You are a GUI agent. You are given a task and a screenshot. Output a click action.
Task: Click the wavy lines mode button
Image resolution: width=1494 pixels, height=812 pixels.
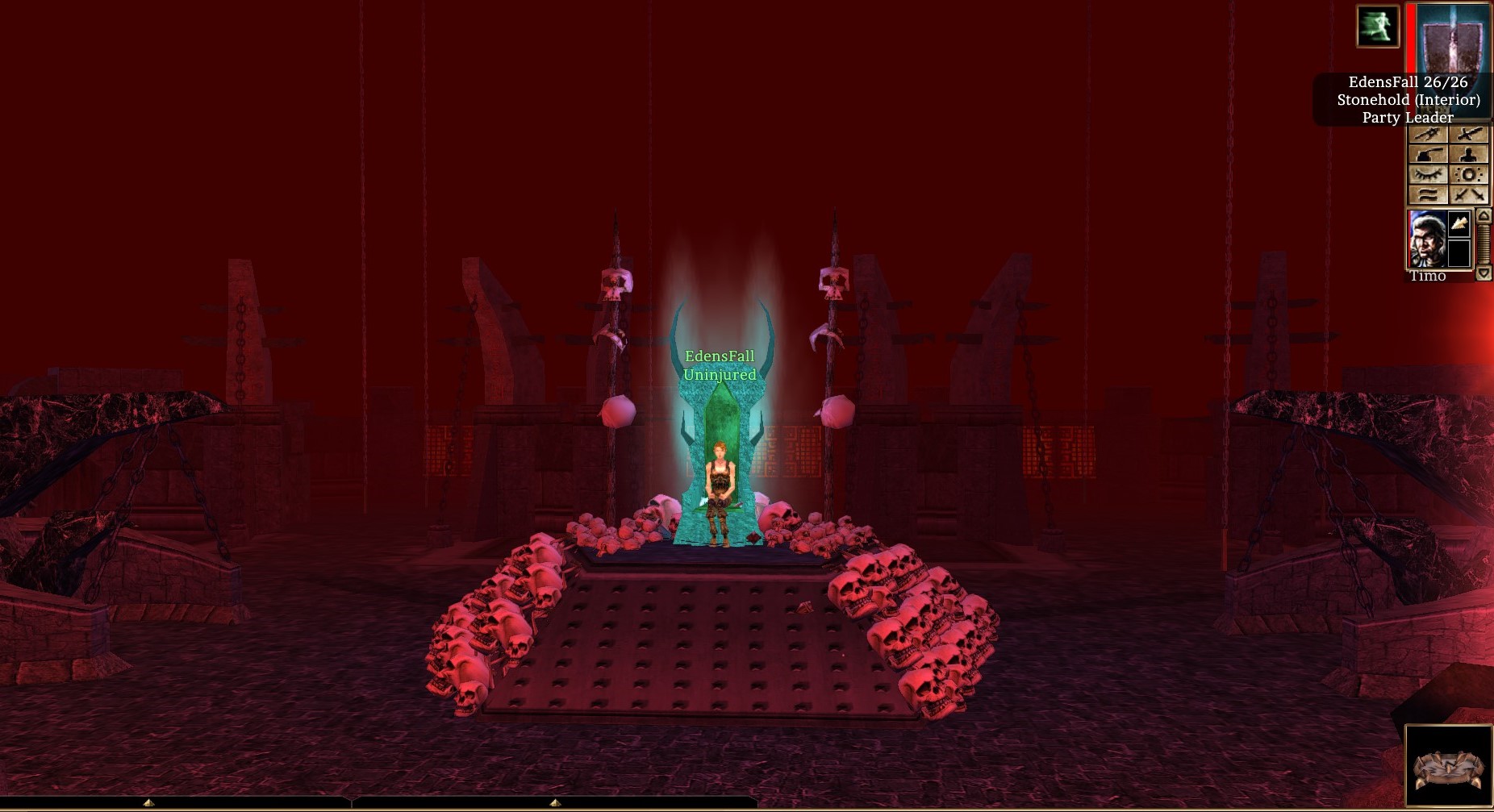[1427, 194]
